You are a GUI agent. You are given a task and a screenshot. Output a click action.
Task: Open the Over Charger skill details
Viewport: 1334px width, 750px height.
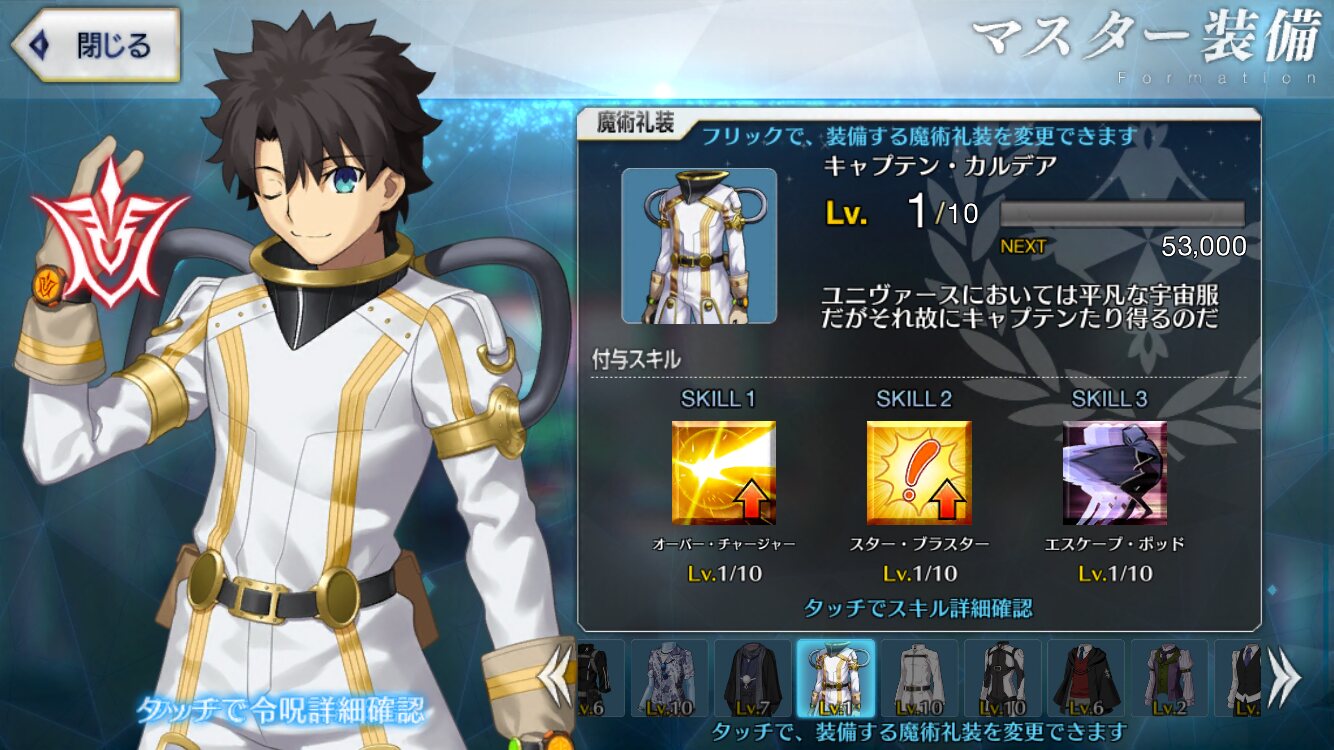(x=723, y=473)
